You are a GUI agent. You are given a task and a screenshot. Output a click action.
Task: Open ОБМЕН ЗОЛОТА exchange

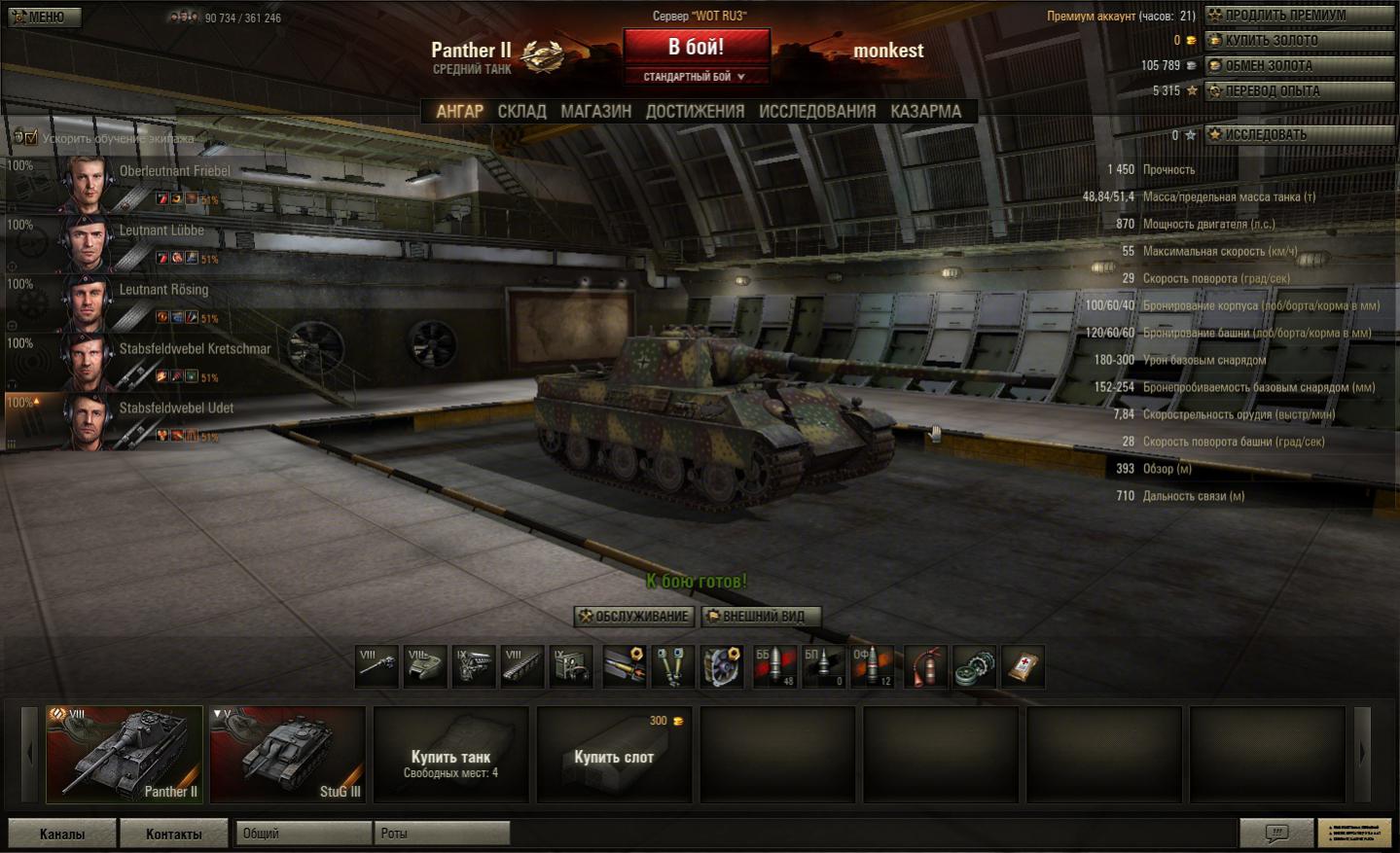[x=1298, y=65]
